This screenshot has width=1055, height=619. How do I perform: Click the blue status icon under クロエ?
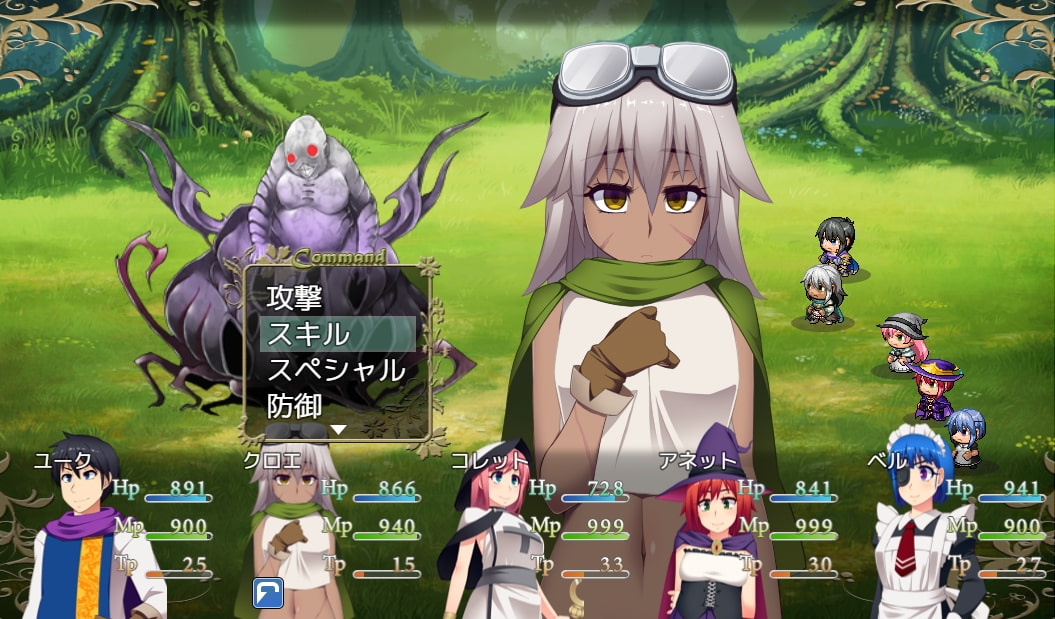tap(268, 592)
